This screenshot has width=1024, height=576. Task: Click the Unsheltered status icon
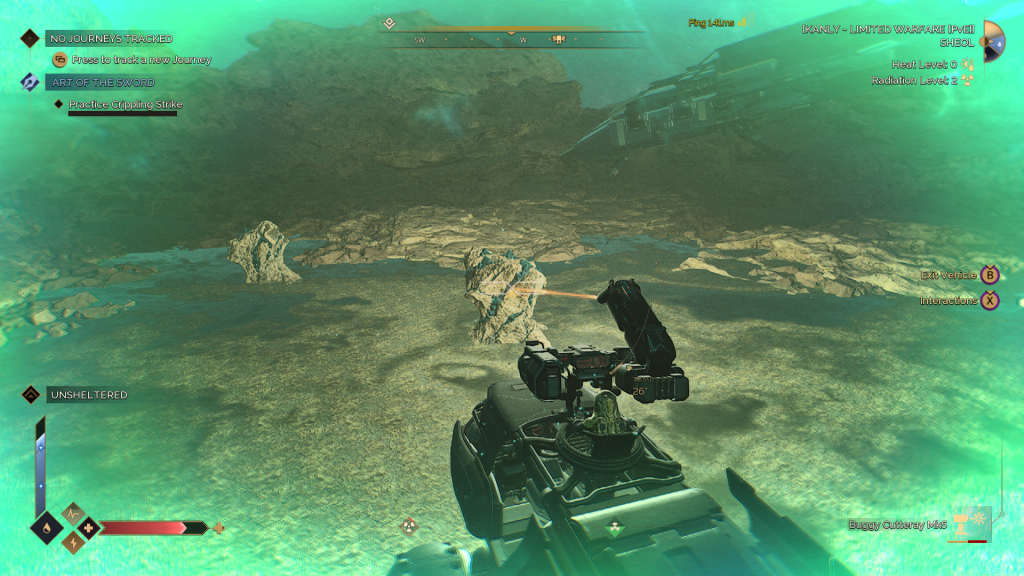[x=30, y=395]
